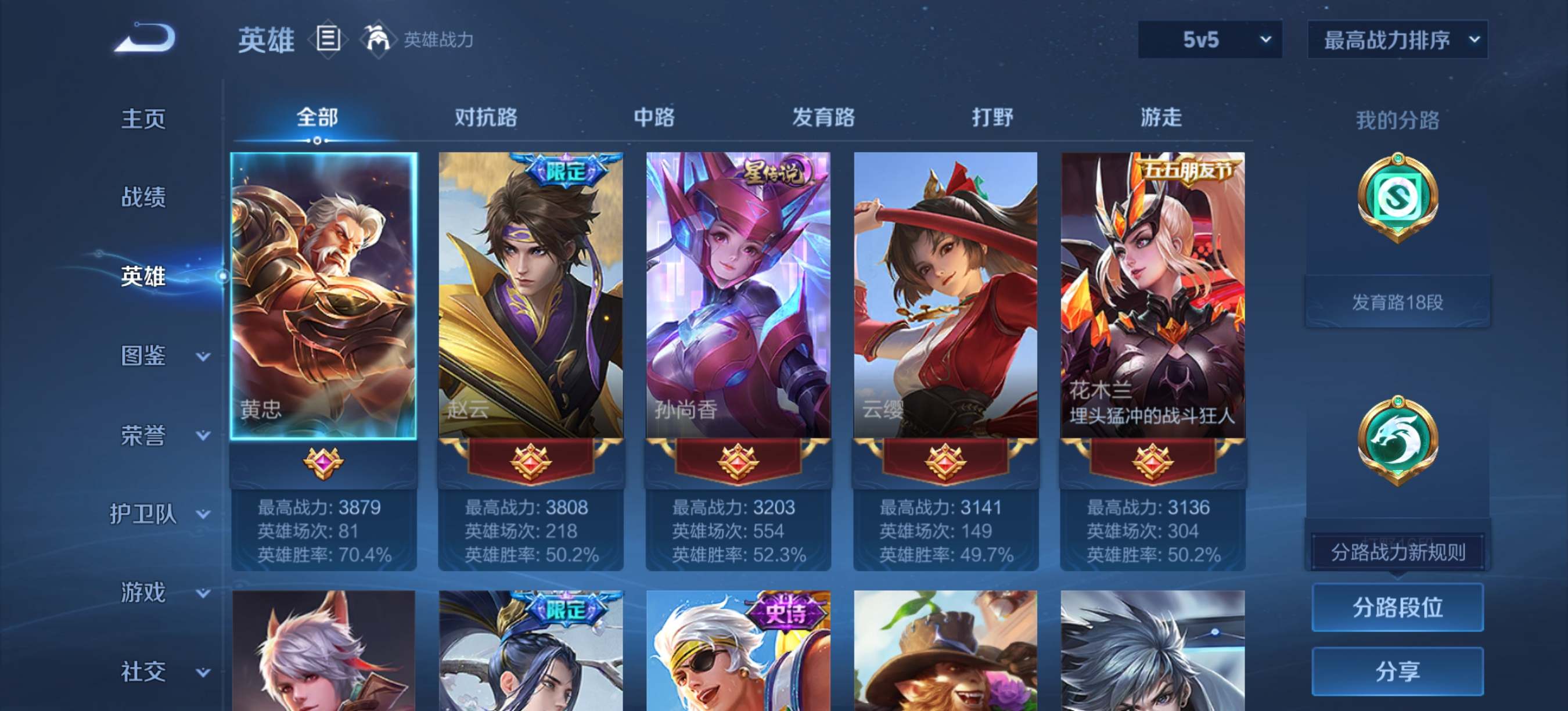Show heroes under 发育路 tab
Viewport: 1568px width, 711px height.
click(823, 117)
